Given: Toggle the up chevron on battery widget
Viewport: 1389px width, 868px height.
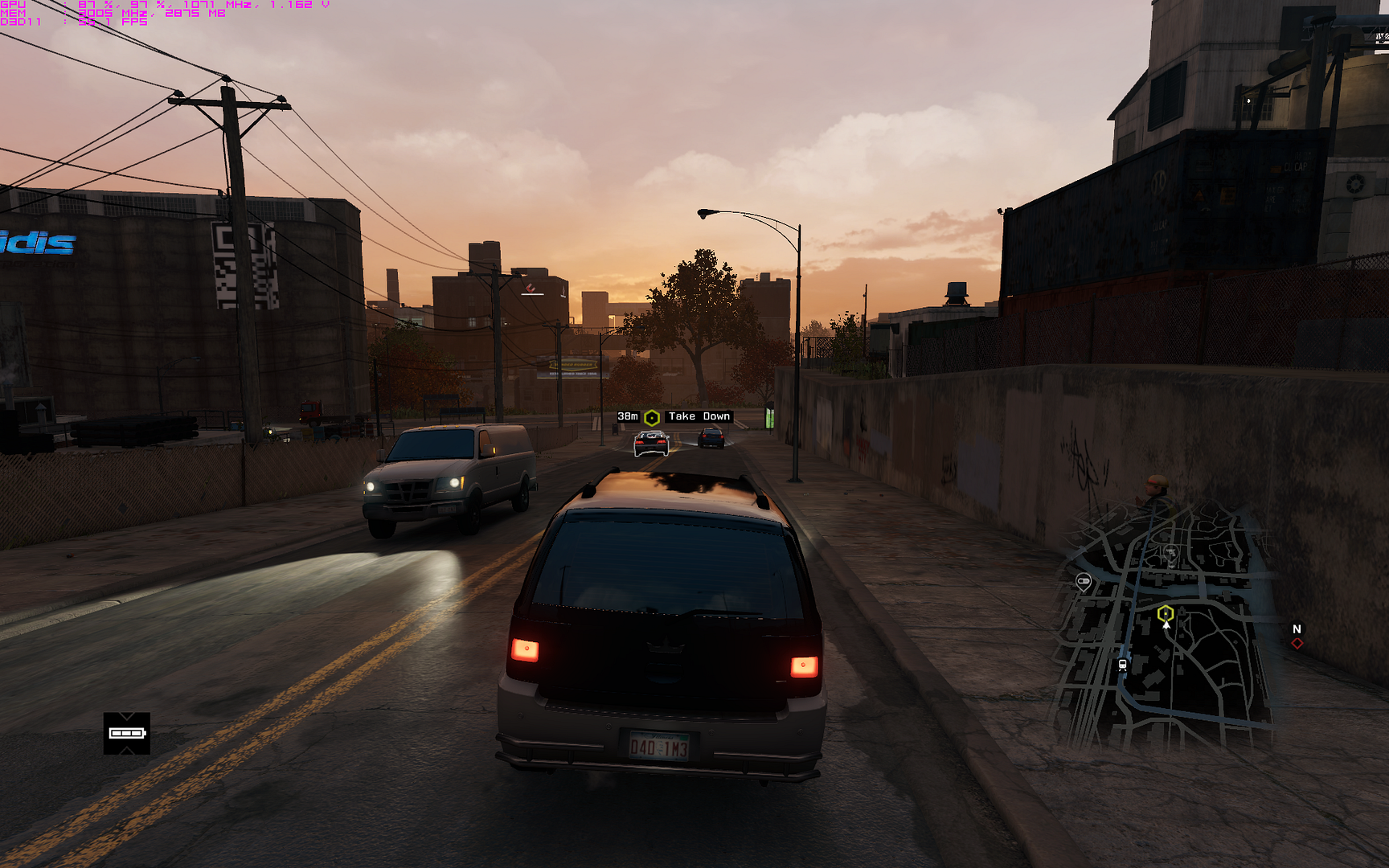Looking at the screenshot, I should [126, 750].
